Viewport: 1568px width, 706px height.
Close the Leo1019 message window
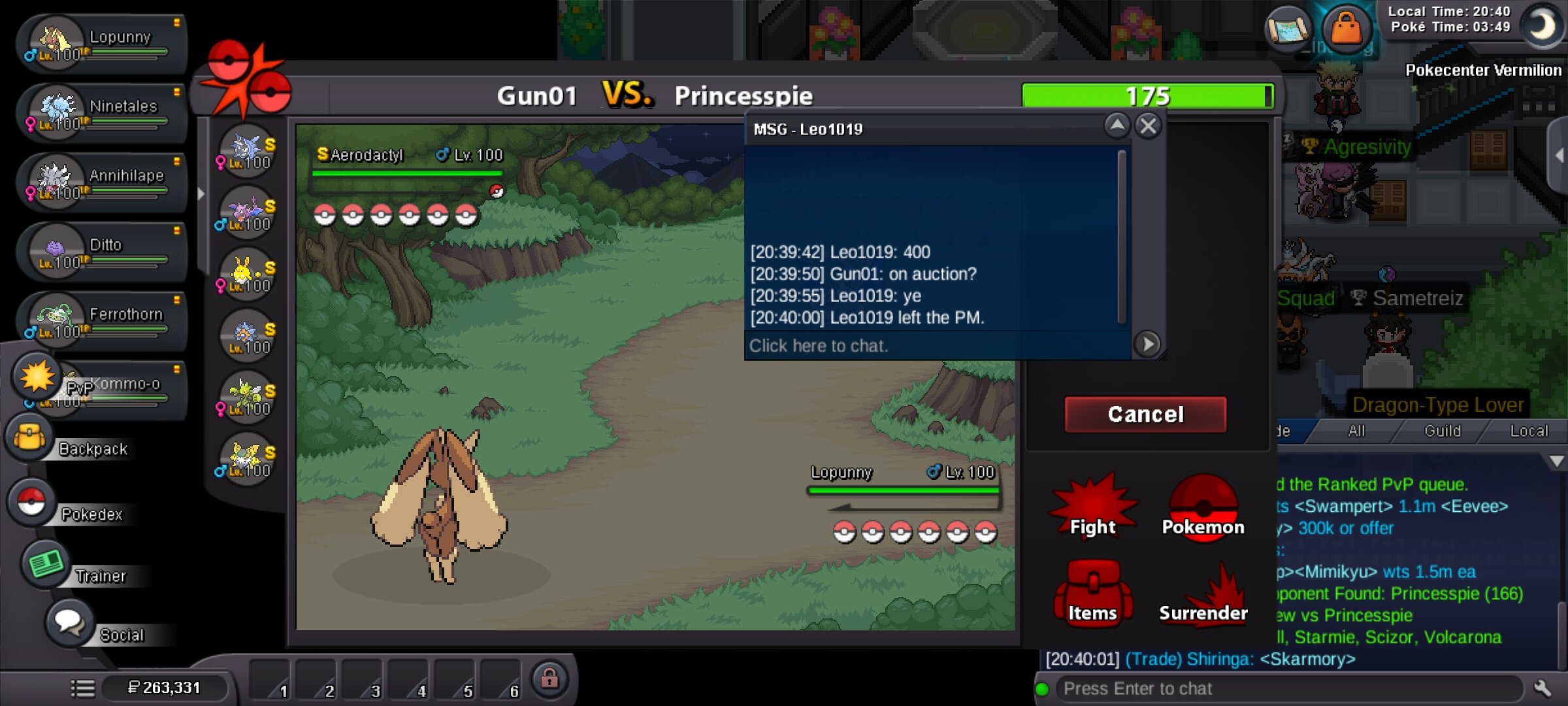pos(1148,126)
